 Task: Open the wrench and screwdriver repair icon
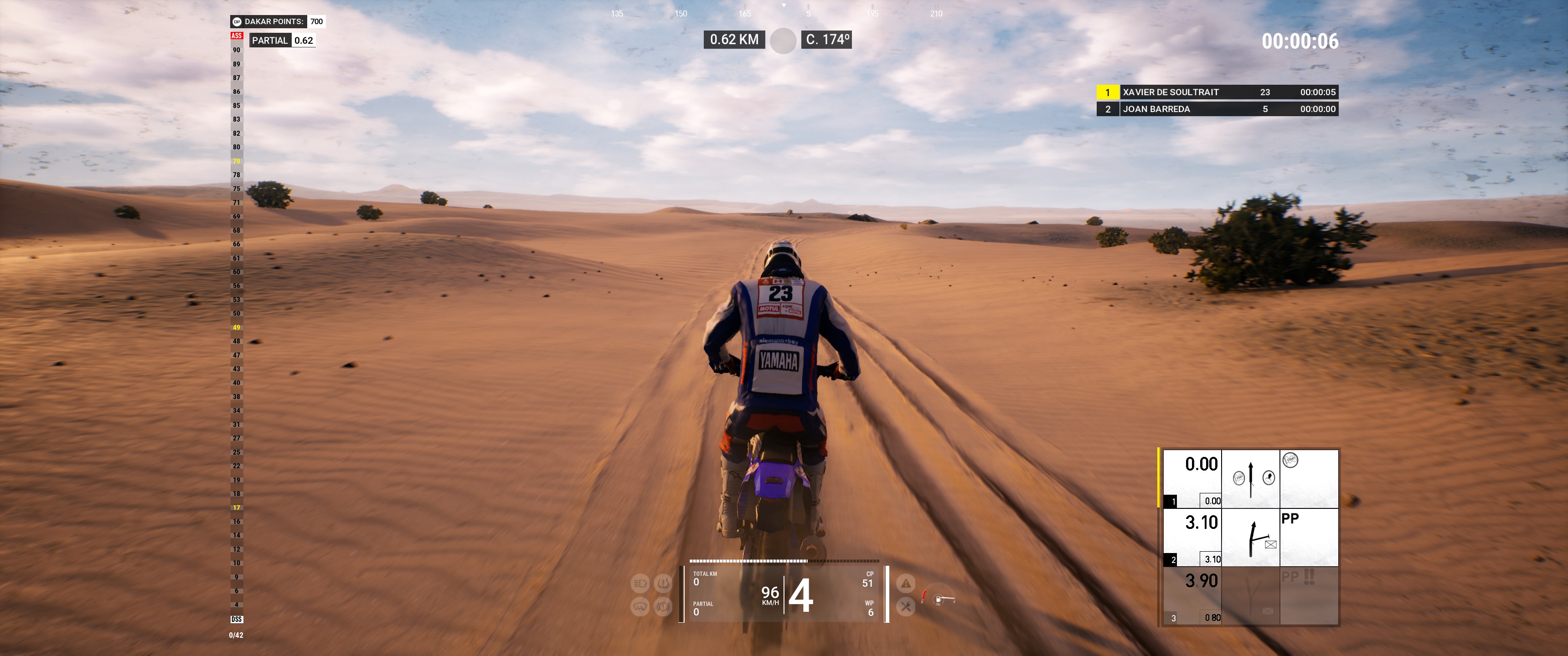(x=906, y=606)
